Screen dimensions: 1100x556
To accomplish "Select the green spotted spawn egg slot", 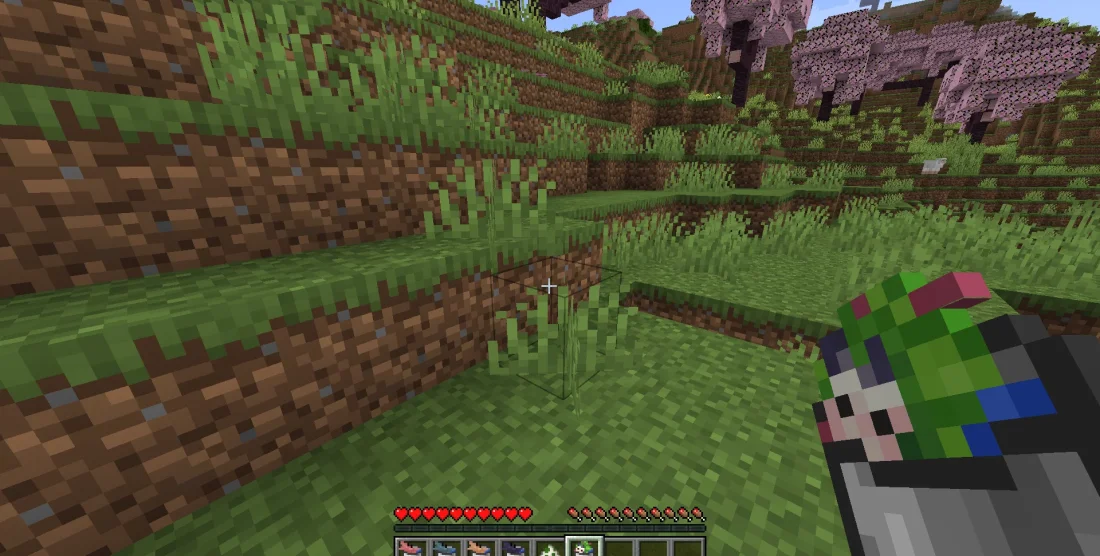I will pos(547,548).
